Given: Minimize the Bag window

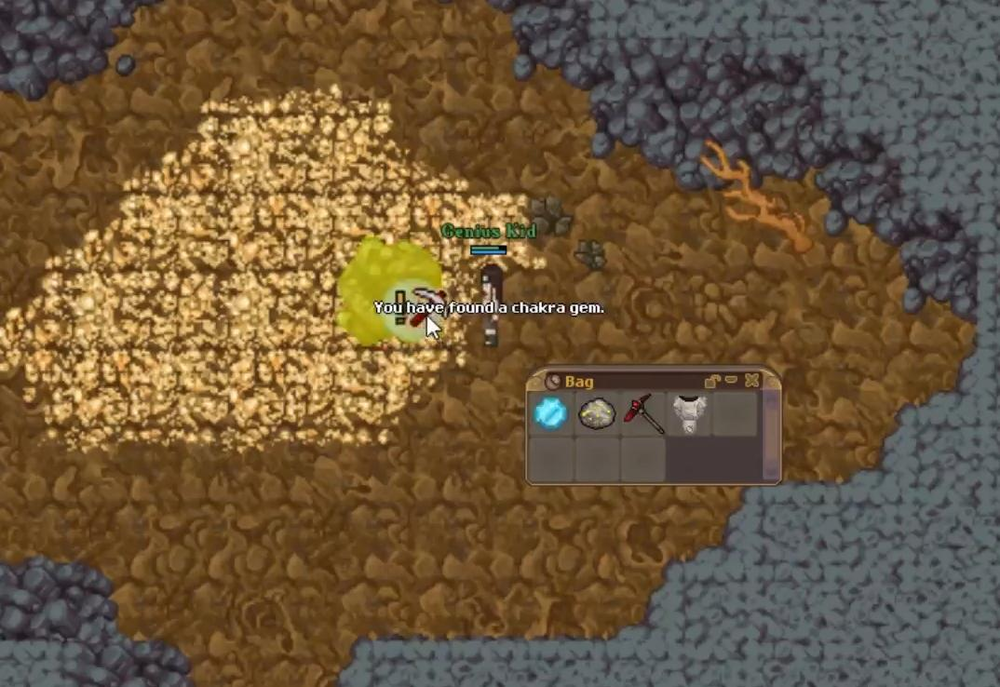Looking at the screenshot, I should [x=732, y=380].
